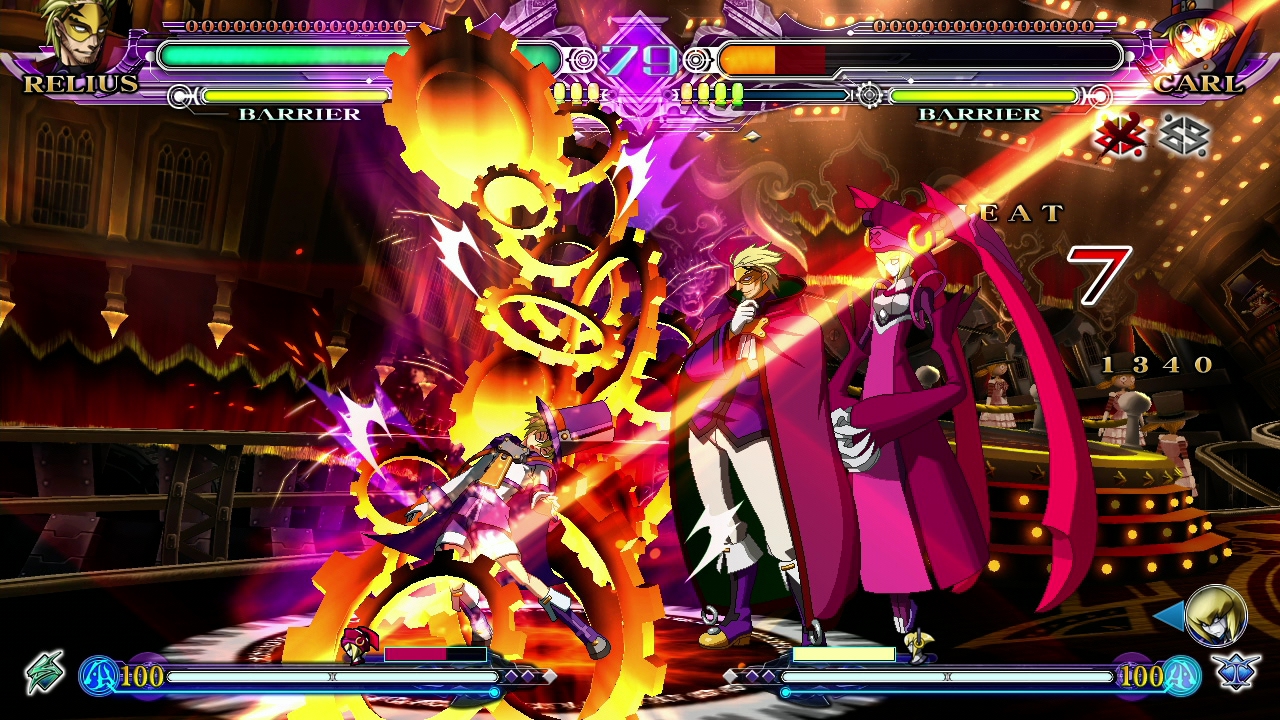
Task: Click Relius's blue Astral Heat icon
Action: pos(98,676)
